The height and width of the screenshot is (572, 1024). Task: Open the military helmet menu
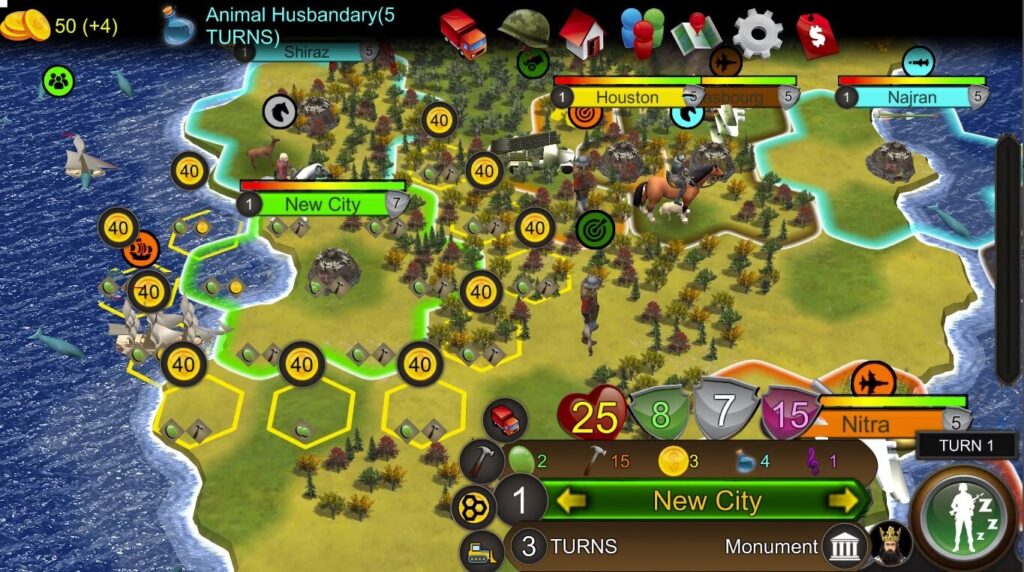tap(523, 31)
